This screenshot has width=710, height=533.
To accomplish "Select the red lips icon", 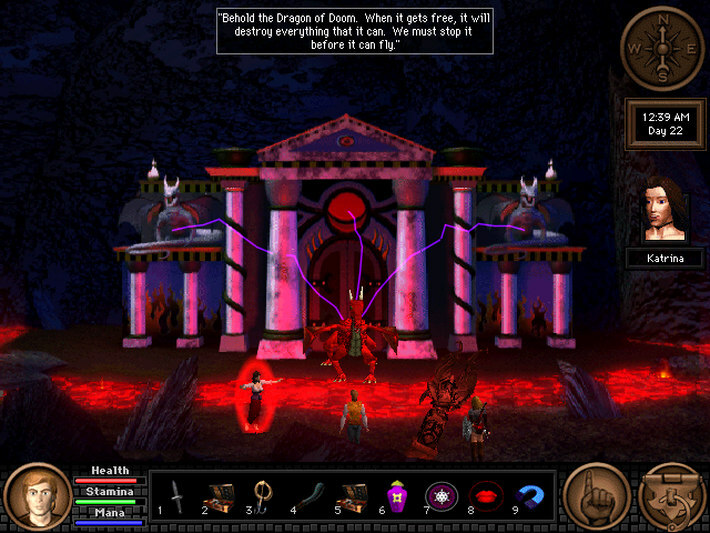I will (x=484, y=496).
